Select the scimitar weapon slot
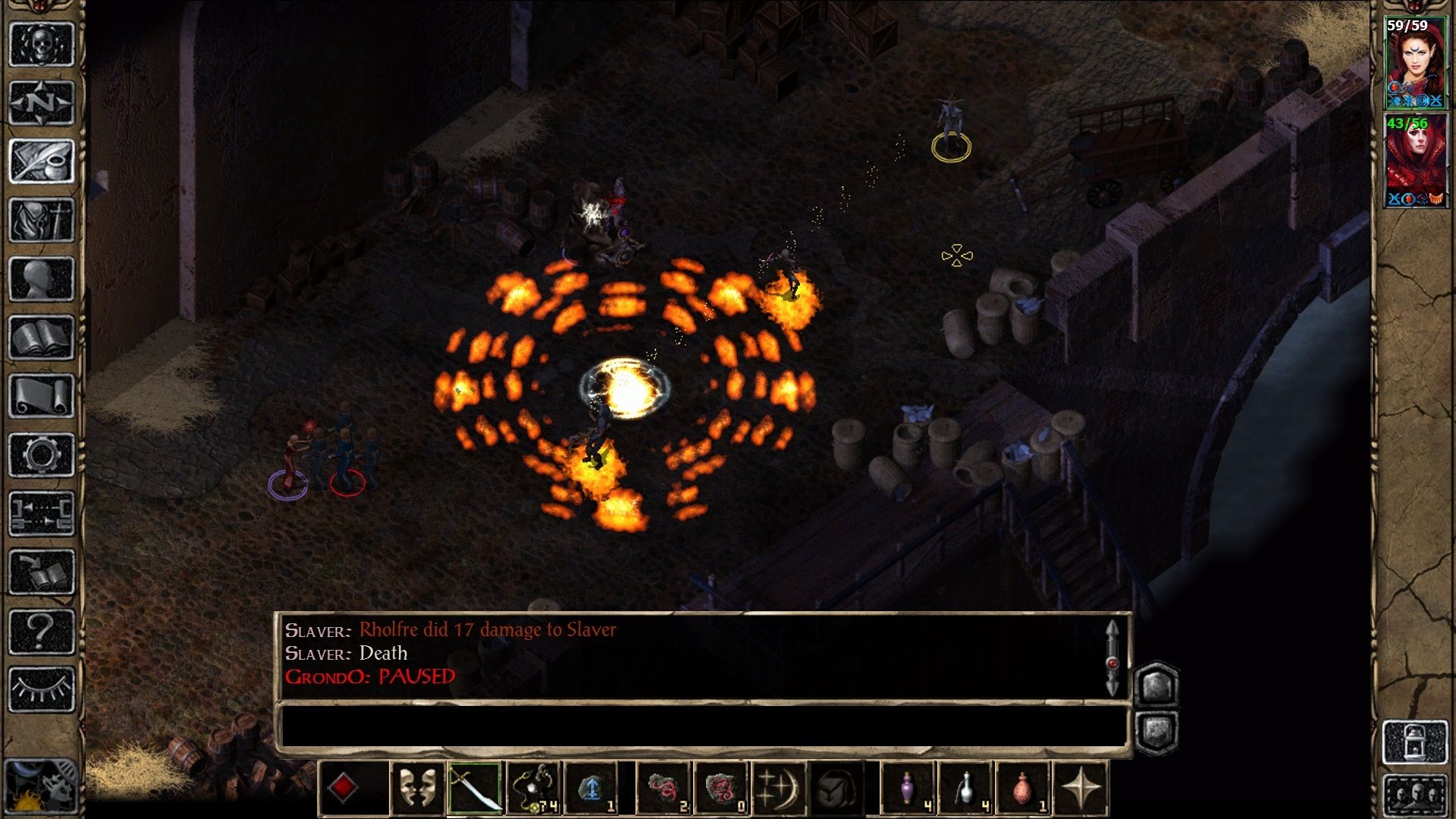 click(x=474, y=789)
